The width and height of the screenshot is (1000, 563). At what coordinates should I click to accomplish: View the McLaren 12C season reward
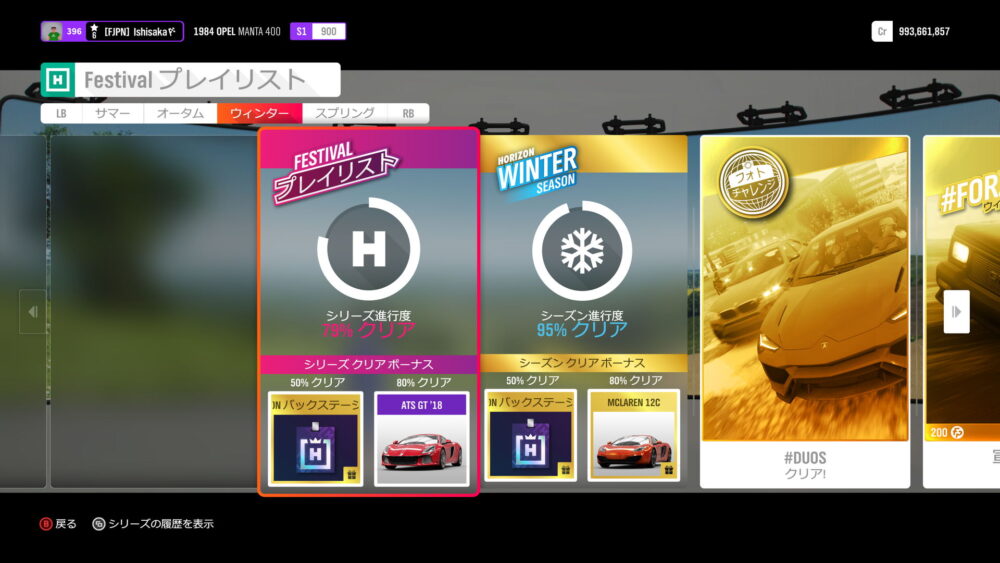(x=633, y=436)
